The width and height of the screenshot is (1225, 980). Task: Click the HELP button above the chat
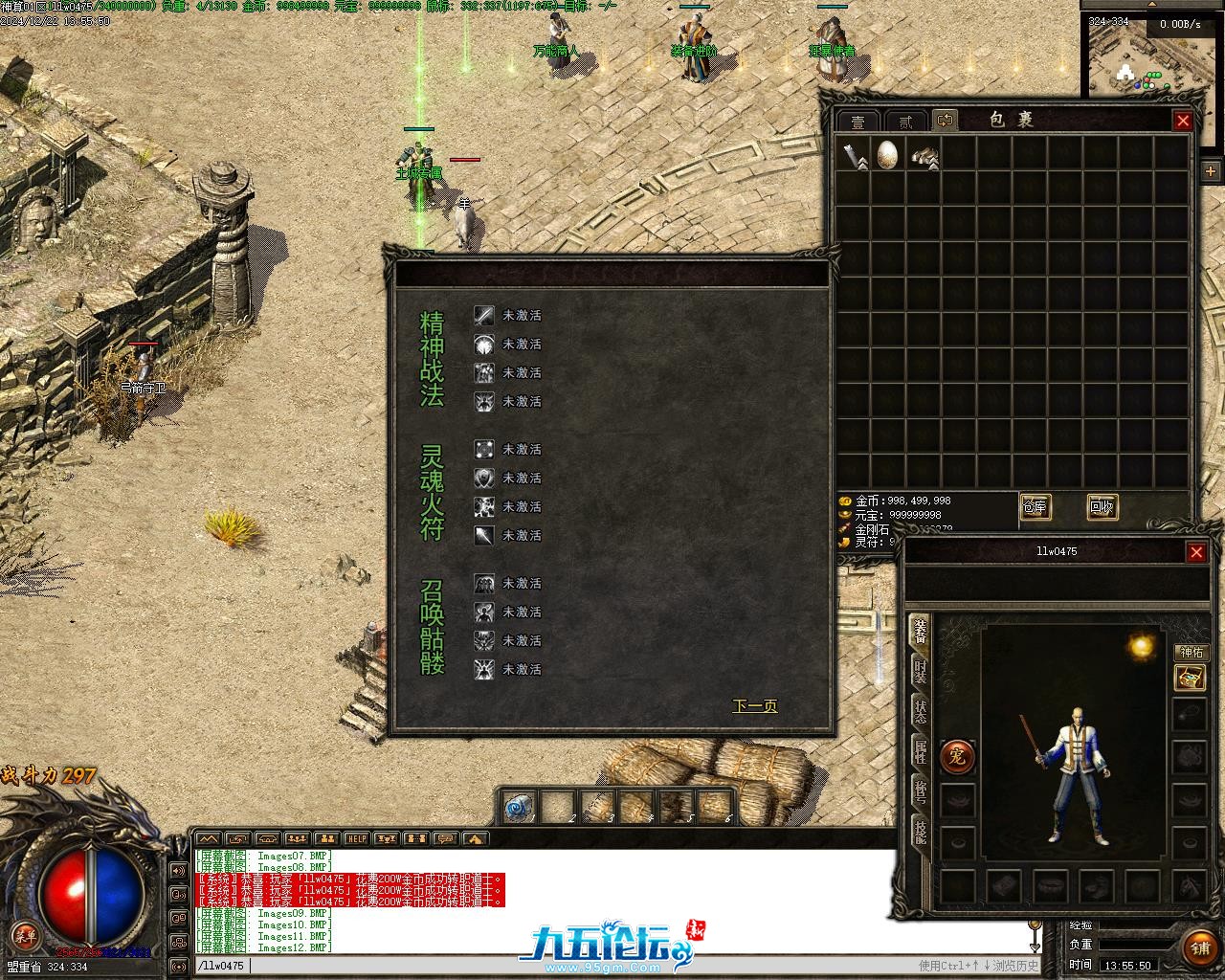(356, 839)
